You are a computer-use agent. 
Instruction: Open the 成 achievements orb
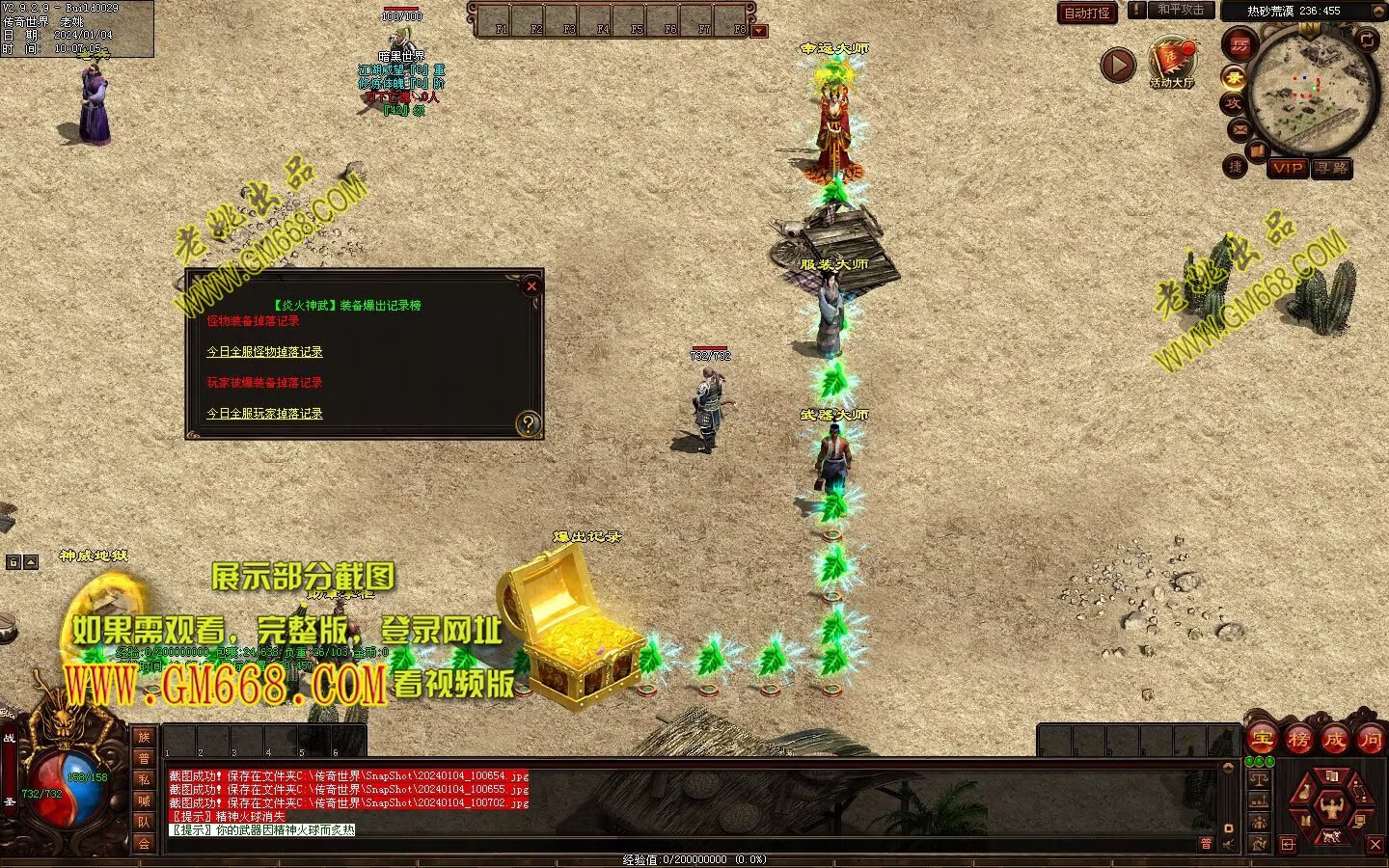(1334, 740)
